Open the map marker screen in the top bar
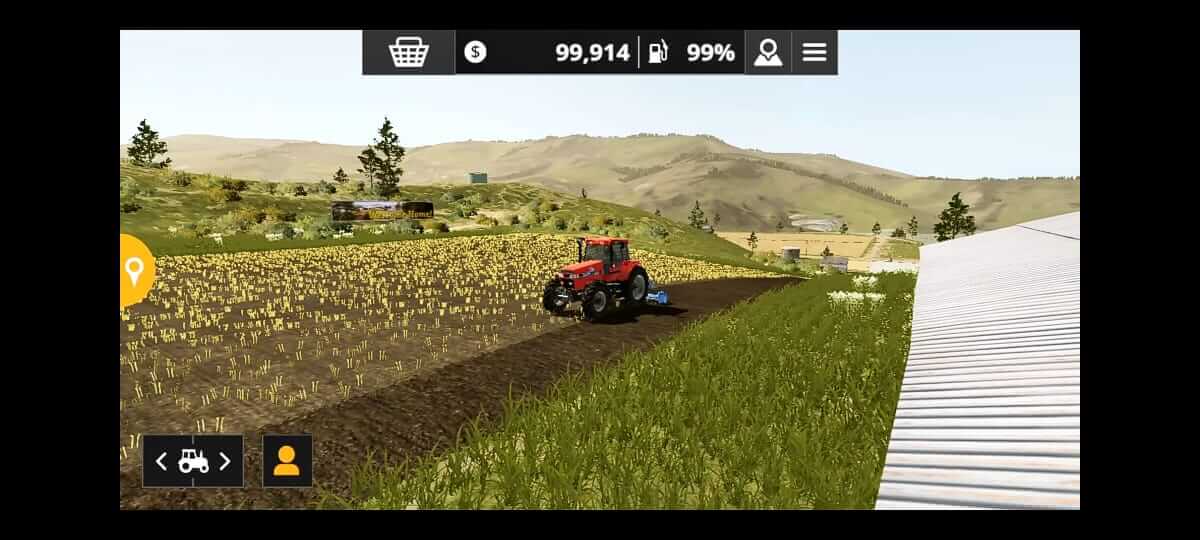This screenshot has width=1200, height=540. pos(768,53)
